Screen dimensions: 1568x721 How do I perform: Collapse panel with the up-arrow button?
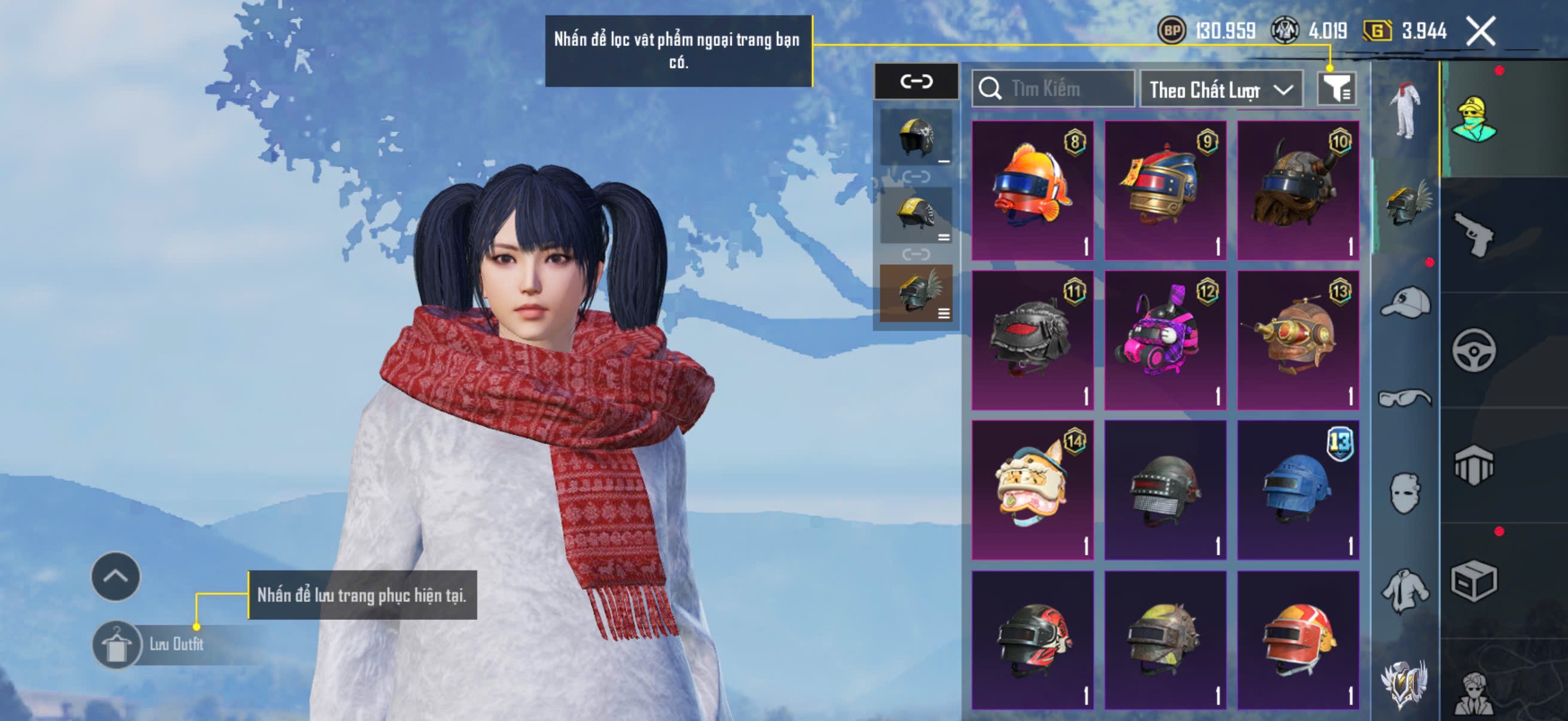point(115,576)
